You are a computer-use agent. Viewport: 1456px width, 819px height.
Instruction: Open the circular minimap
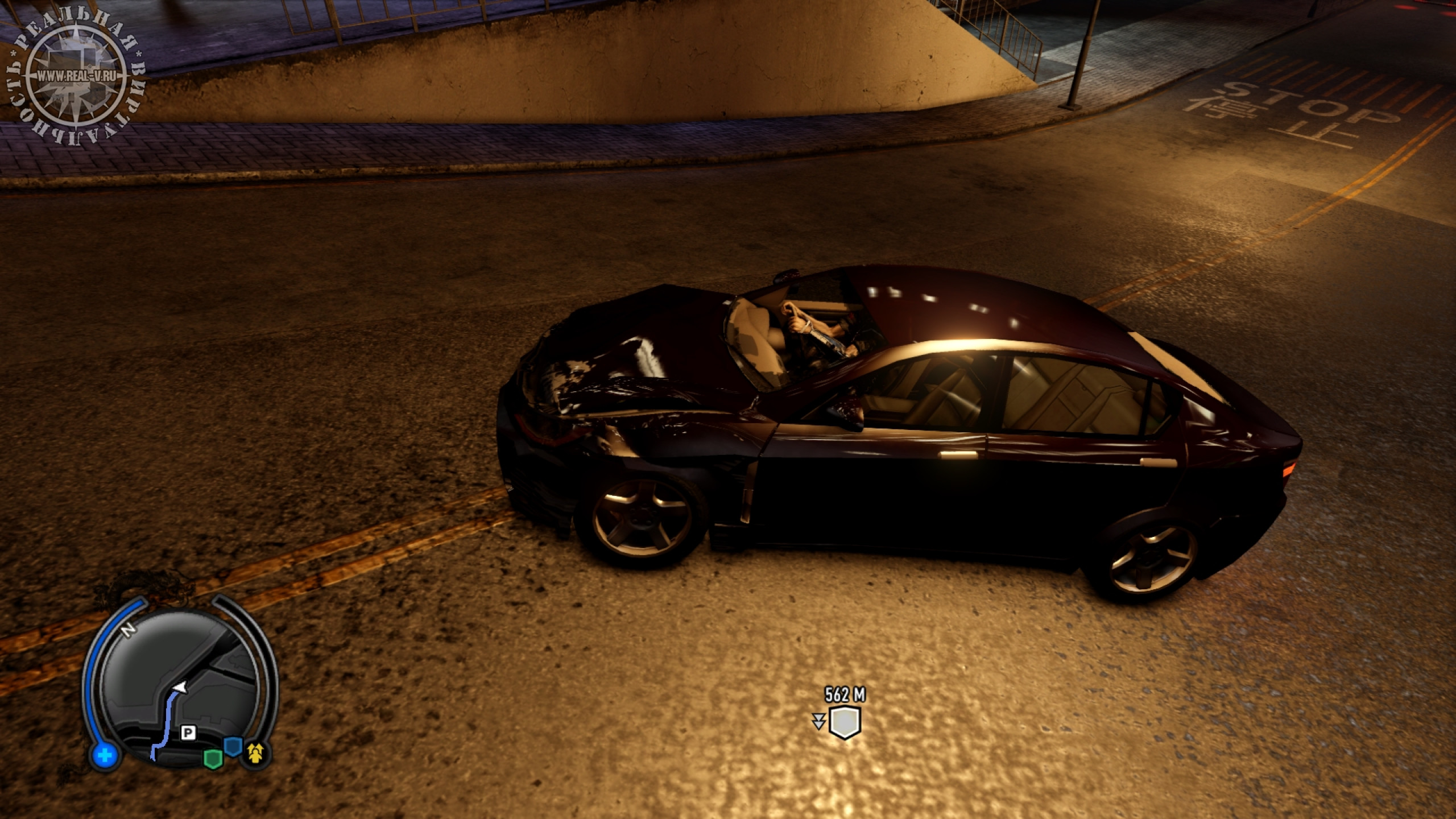pos(181,687)
